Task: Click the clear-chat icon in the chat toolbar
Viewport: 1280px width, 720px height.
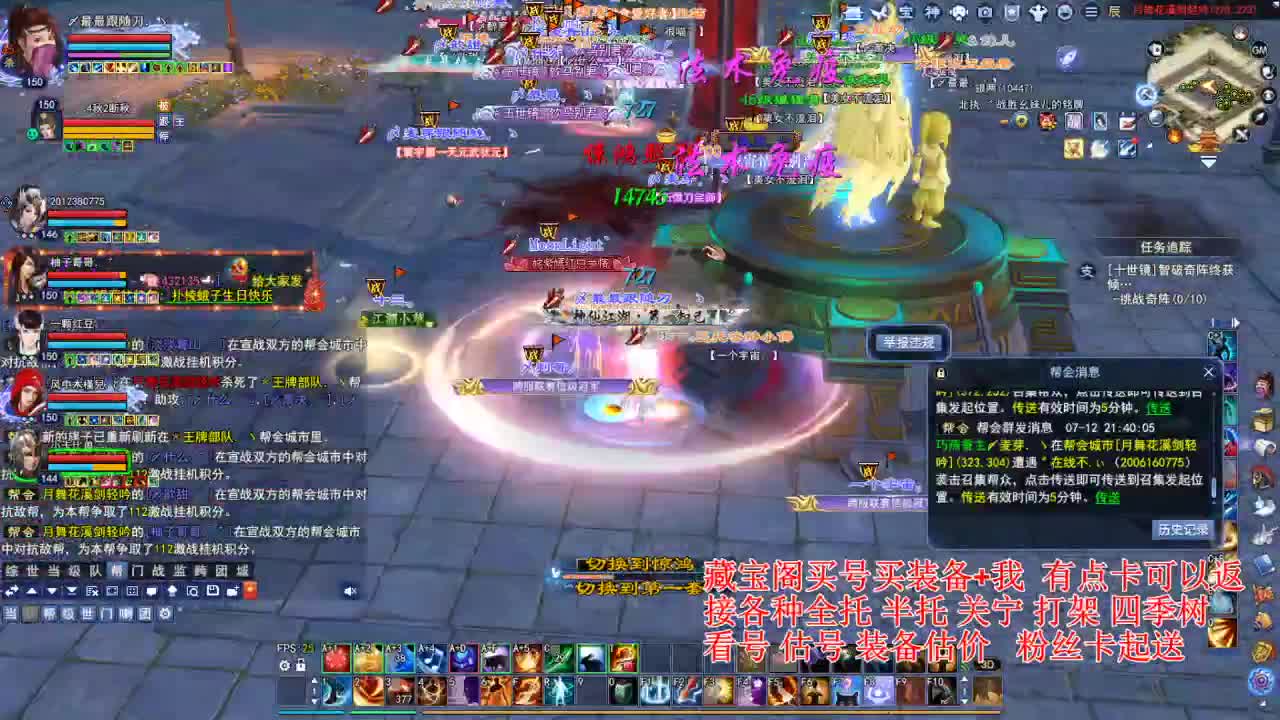Action: pos(92,591)
